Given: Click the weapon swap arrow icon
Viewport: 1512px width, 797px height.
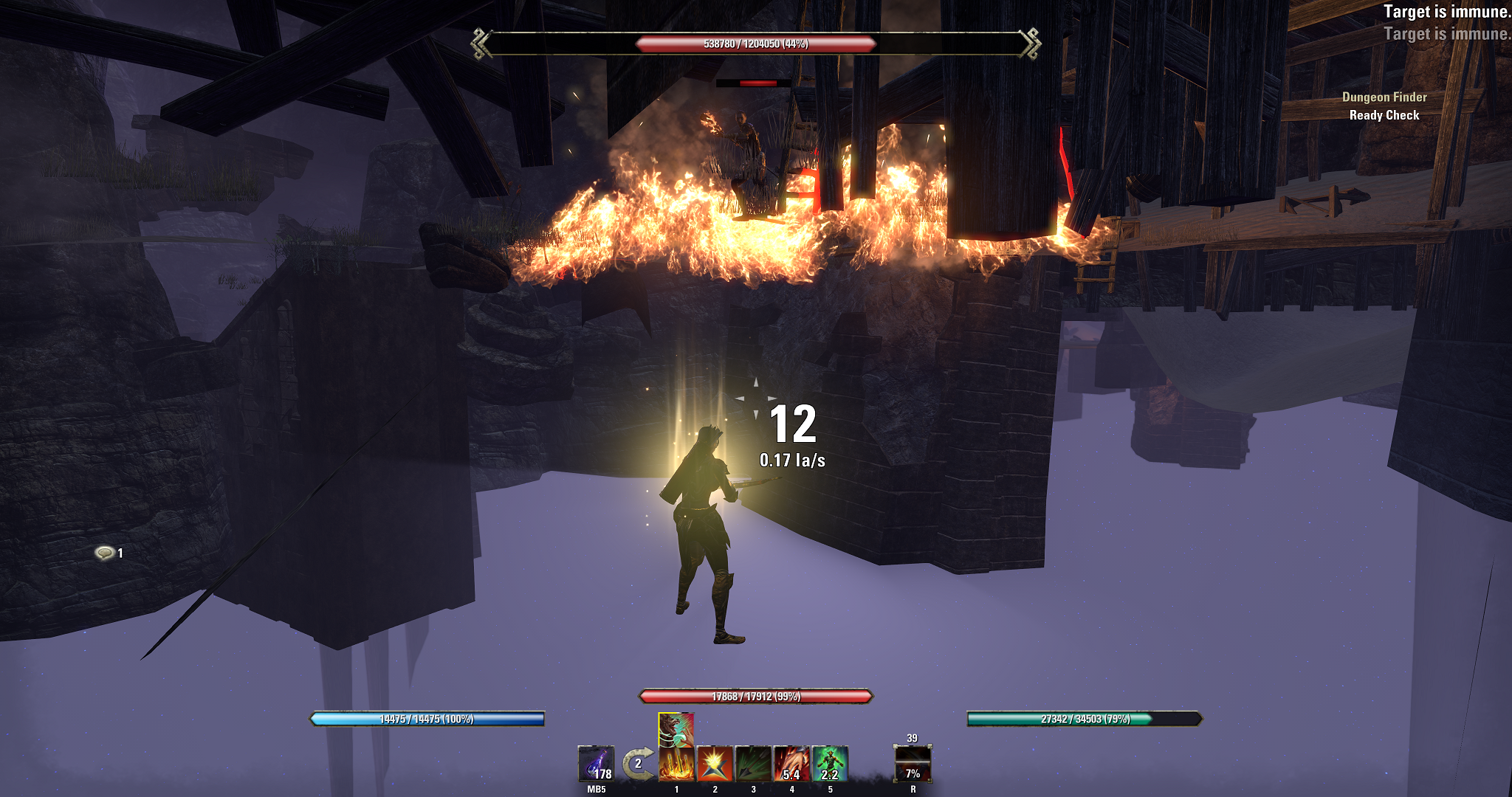Looking at the screenshot, I should coord(638,764).
